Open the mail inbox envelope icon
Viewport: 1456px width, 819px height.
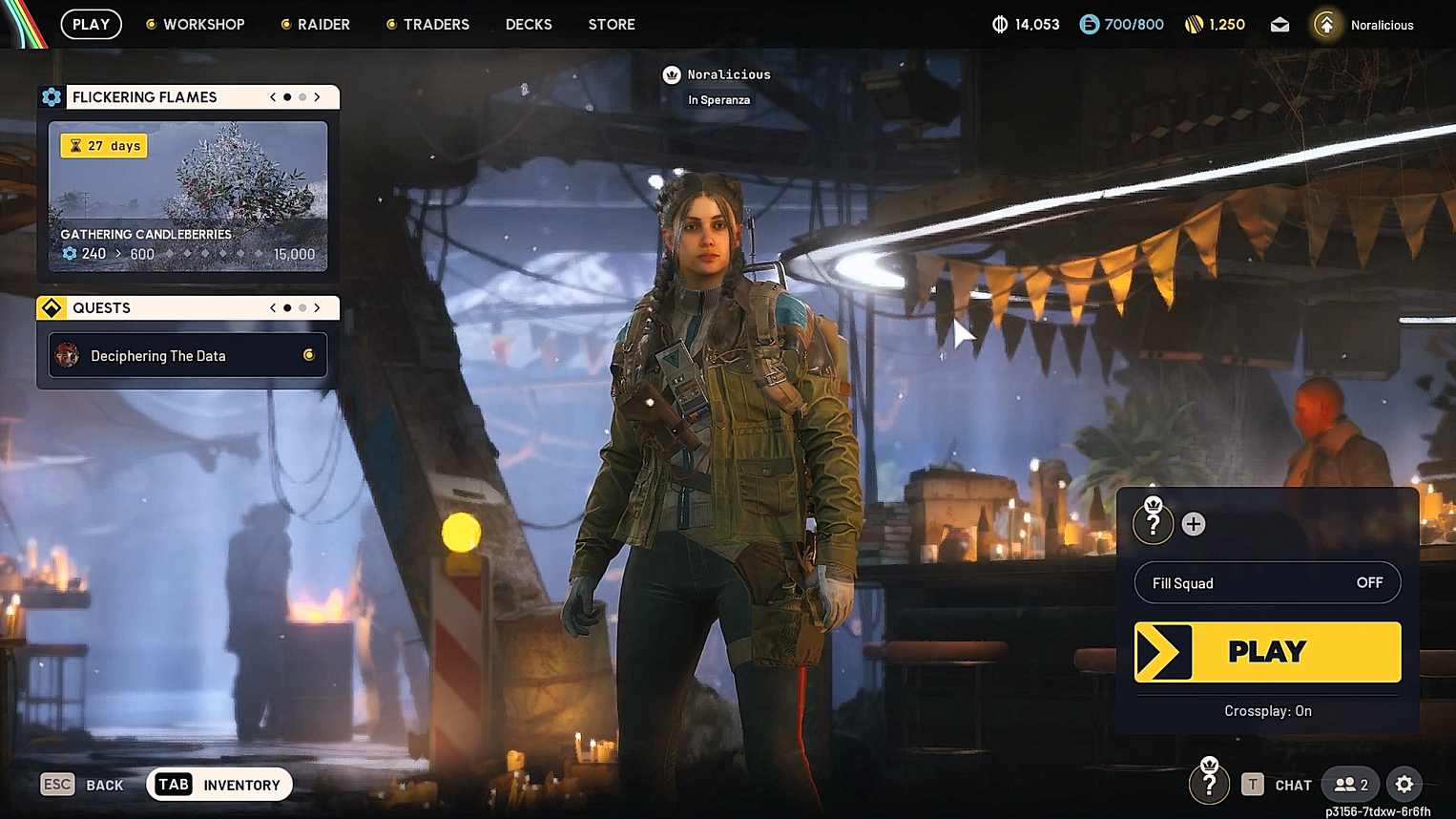(1279, 24)
